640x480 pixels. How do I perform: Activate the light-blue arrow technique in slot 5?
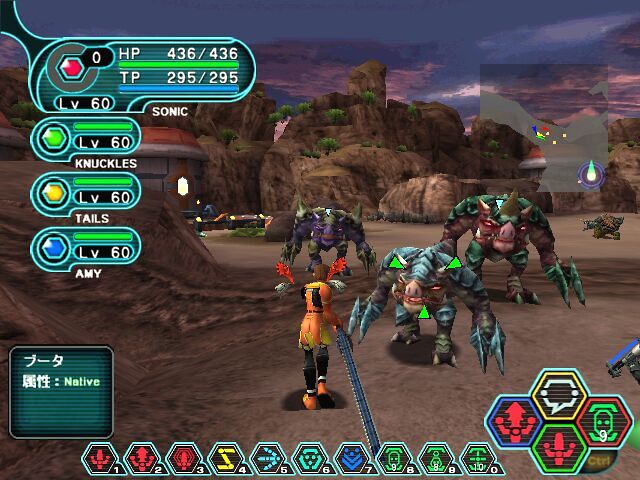[x=268, y=459]
